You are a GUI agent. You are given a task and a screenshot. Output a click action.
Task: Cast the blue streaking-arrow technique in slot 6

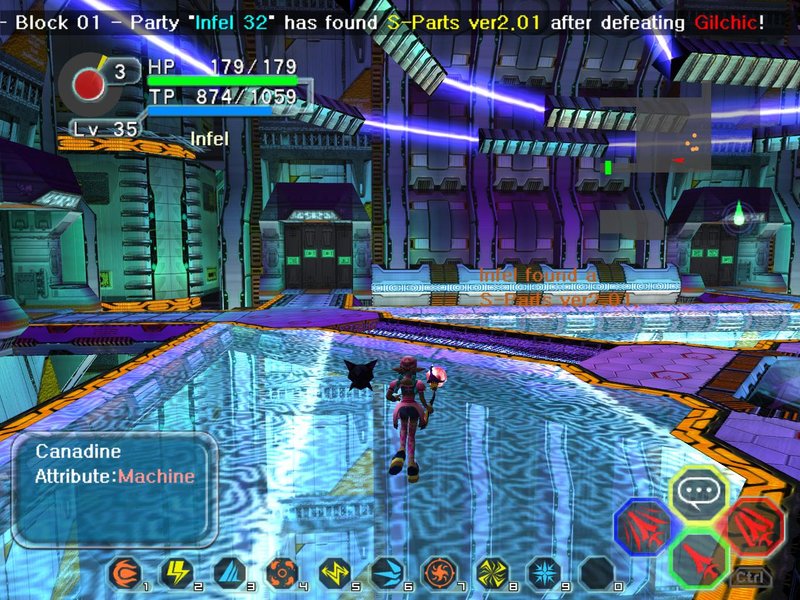[385, 573]
